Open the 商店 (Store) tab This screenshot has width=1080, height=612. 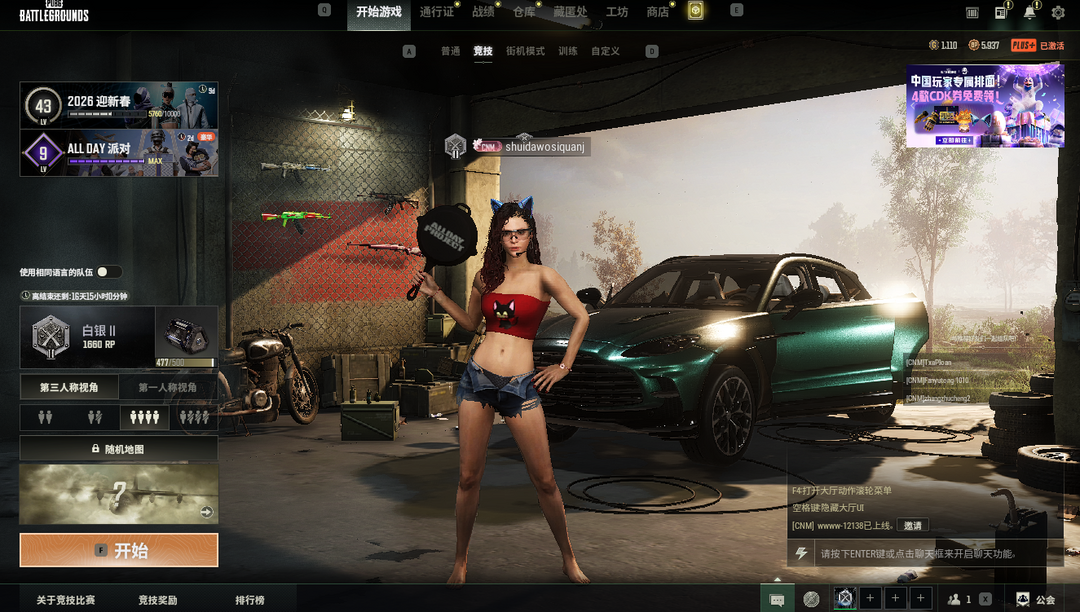657,12
